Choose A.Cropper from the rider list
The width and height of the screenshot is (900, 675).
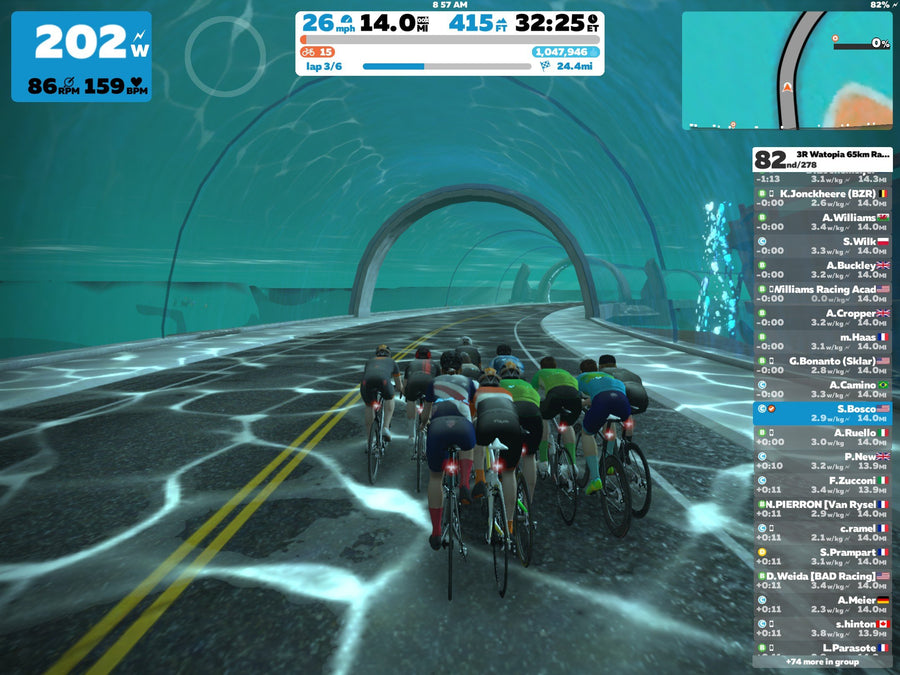[x=822, y=317]
